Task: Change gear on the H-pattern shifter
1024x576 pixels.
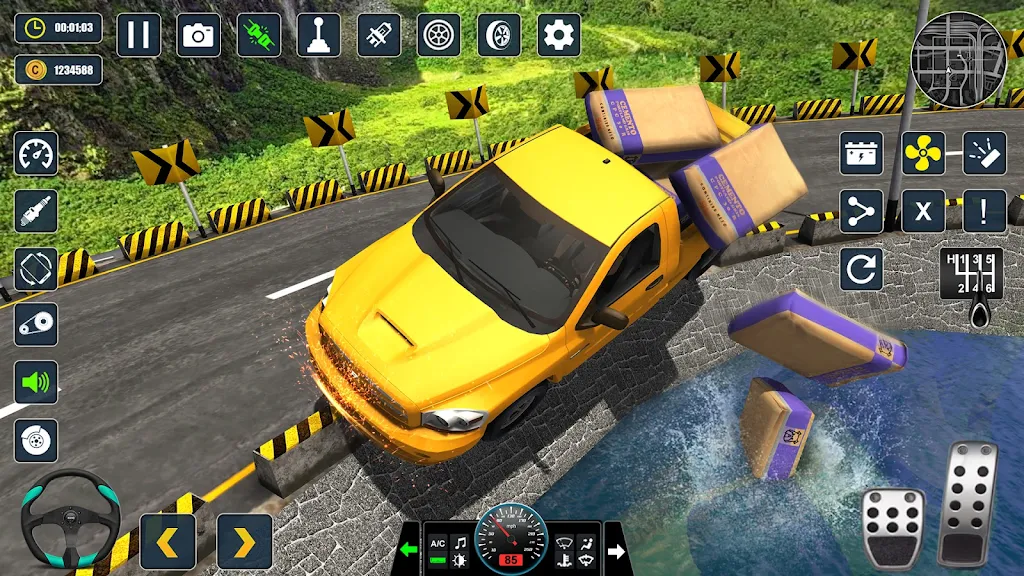Action: 970,277
